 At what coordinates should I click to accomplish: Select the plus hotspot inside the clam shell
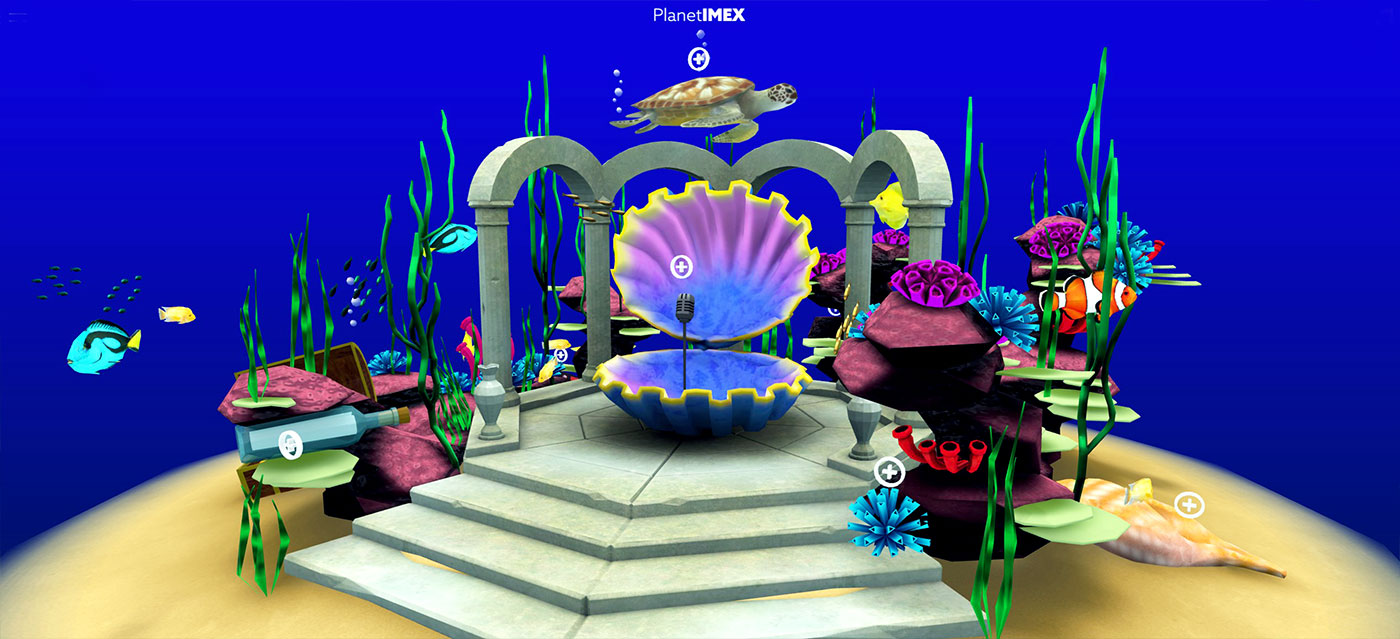click(x=681, y=267)
